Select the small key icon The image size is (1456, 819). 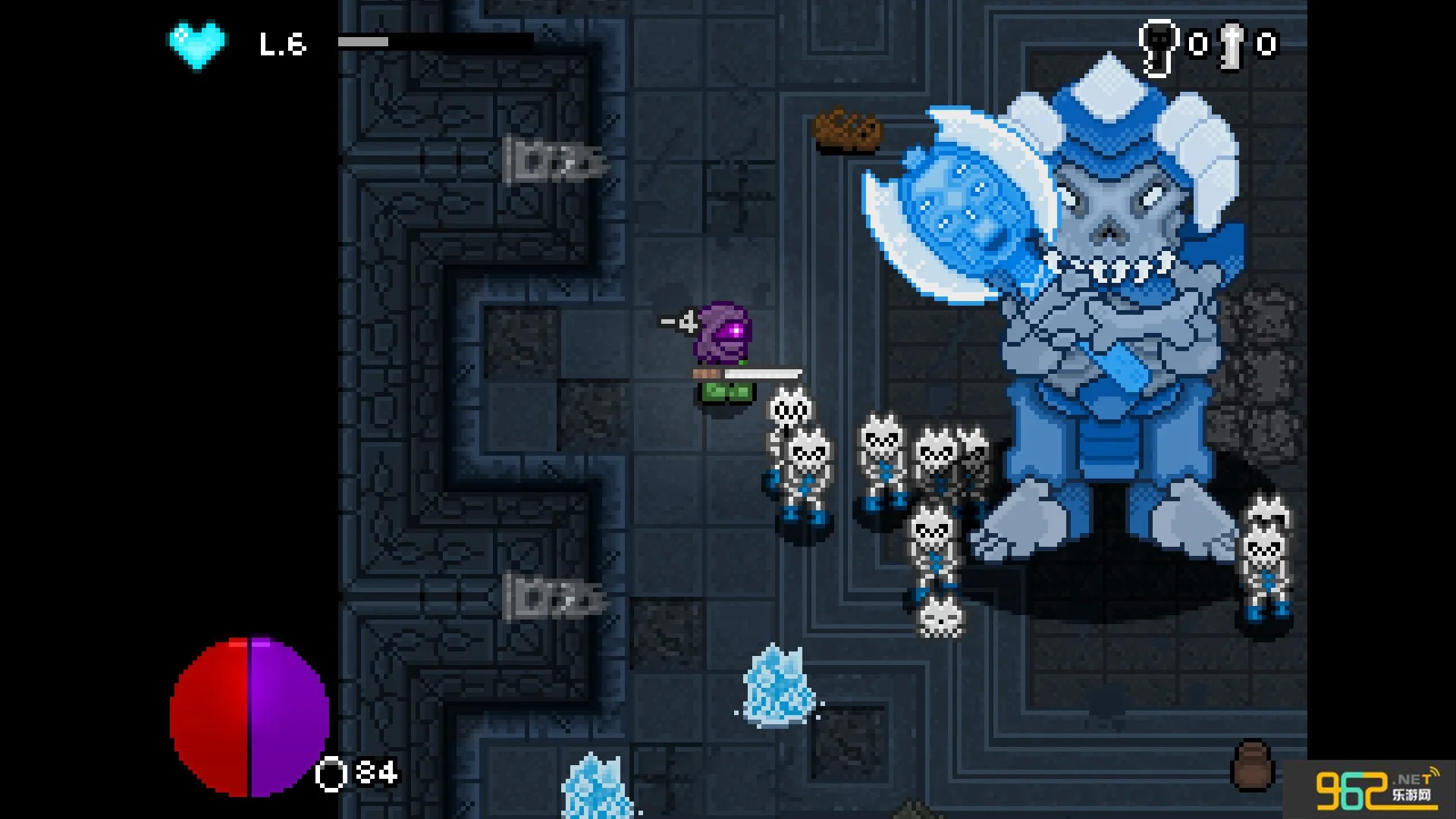1232,45
